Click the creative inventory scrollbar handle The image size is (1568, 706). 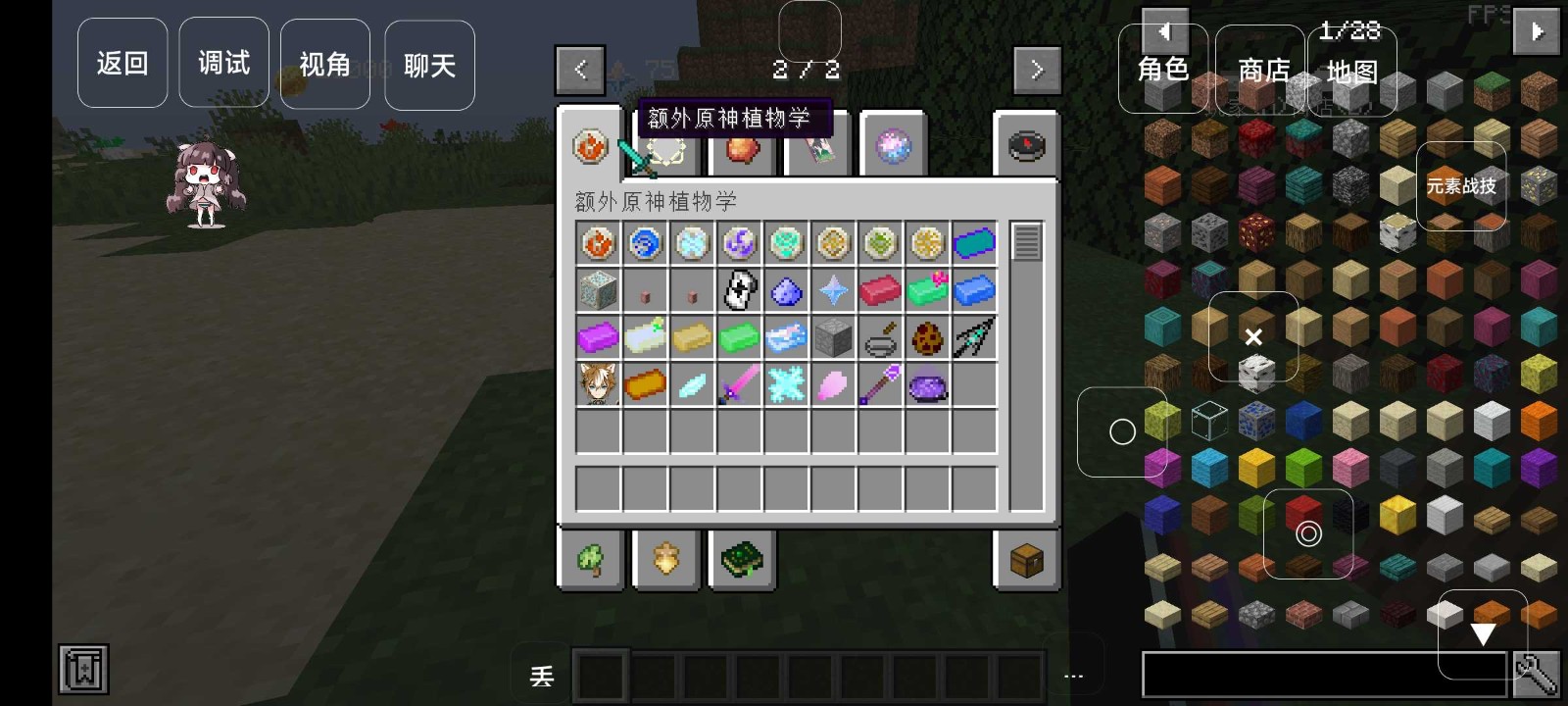coord(1026,242)
